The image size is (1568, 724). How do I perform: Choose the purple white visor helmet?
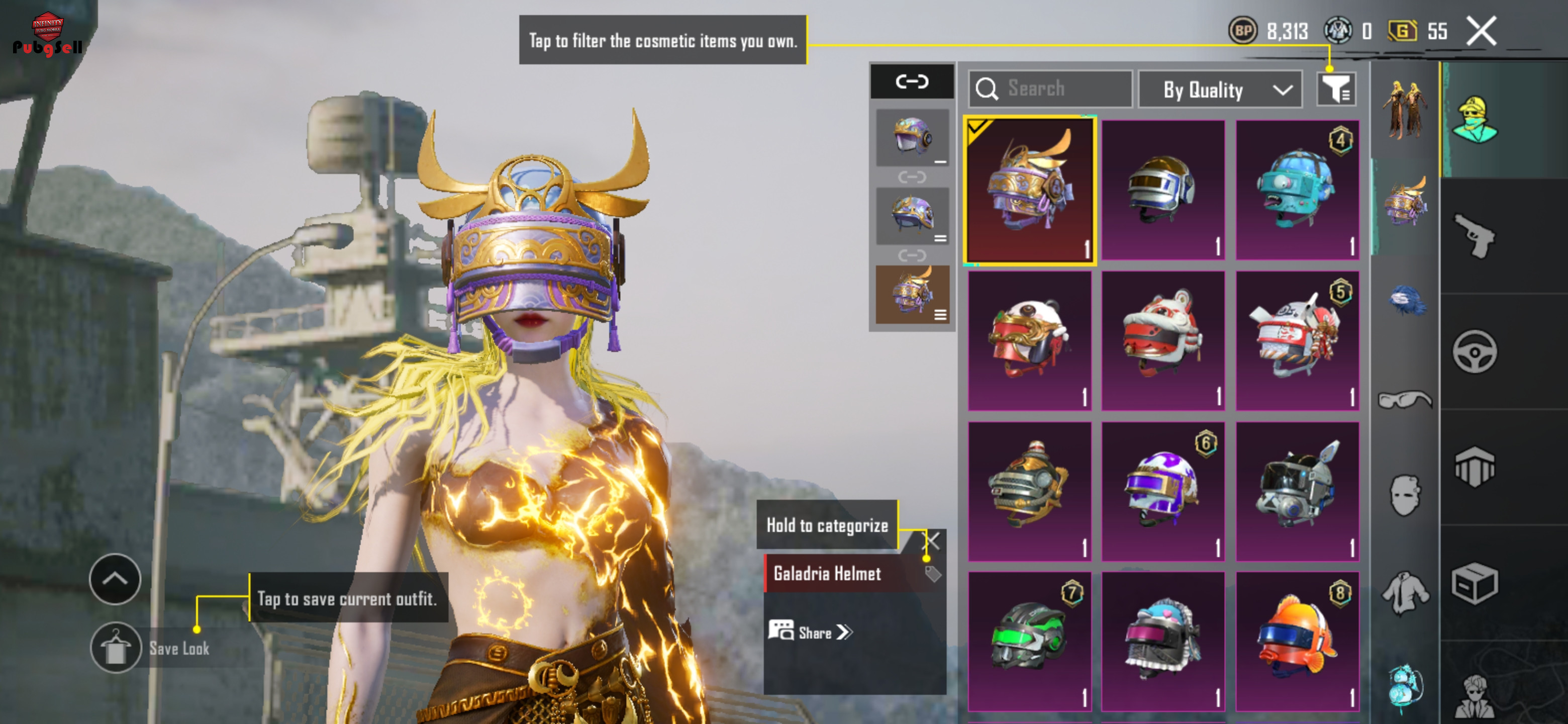click(x=1162, y=491)
